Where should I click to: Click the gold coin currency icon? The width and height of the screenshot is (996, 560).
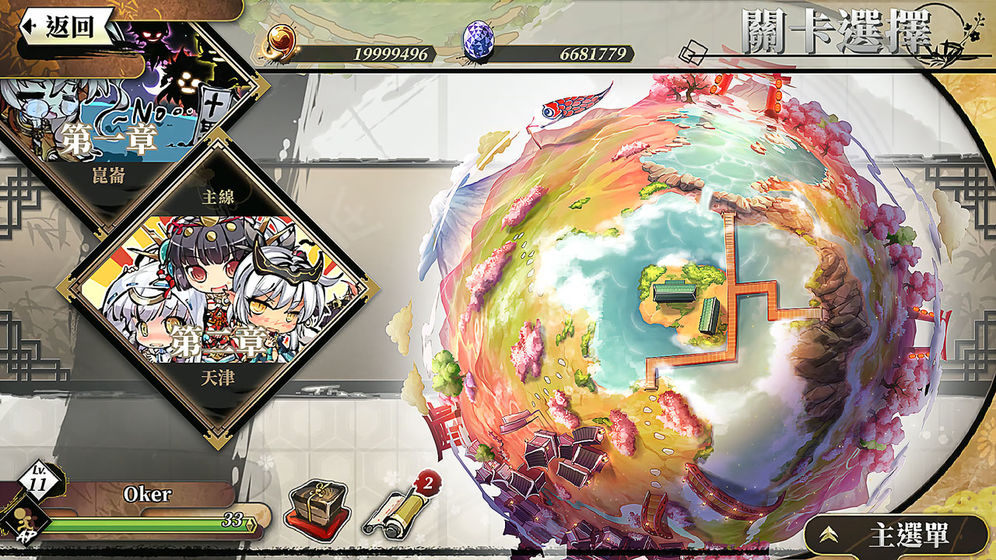[281, 43]
